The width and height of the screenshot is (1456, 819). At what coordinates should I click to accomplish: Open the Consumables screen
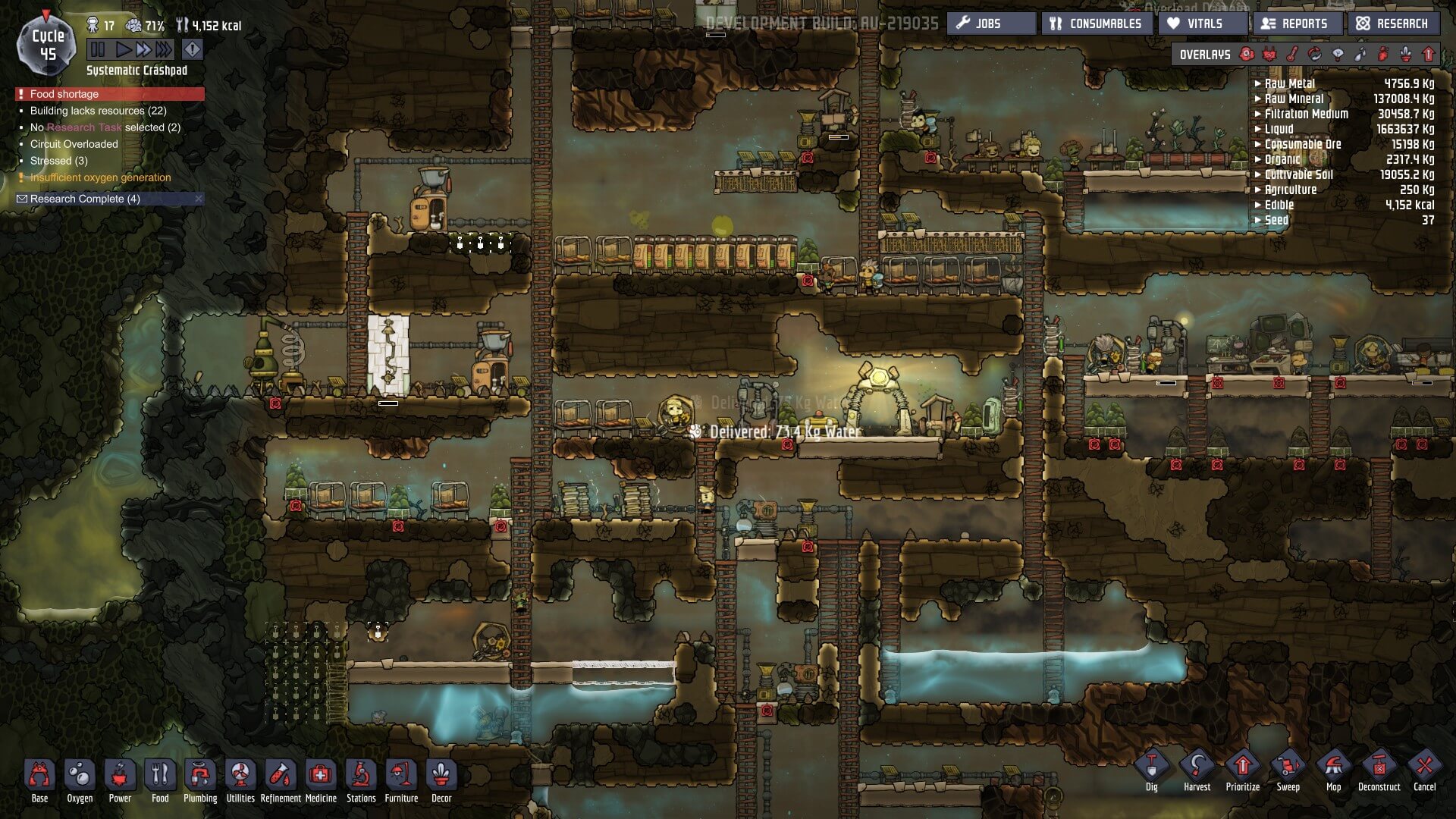(x=1096, y=24)
